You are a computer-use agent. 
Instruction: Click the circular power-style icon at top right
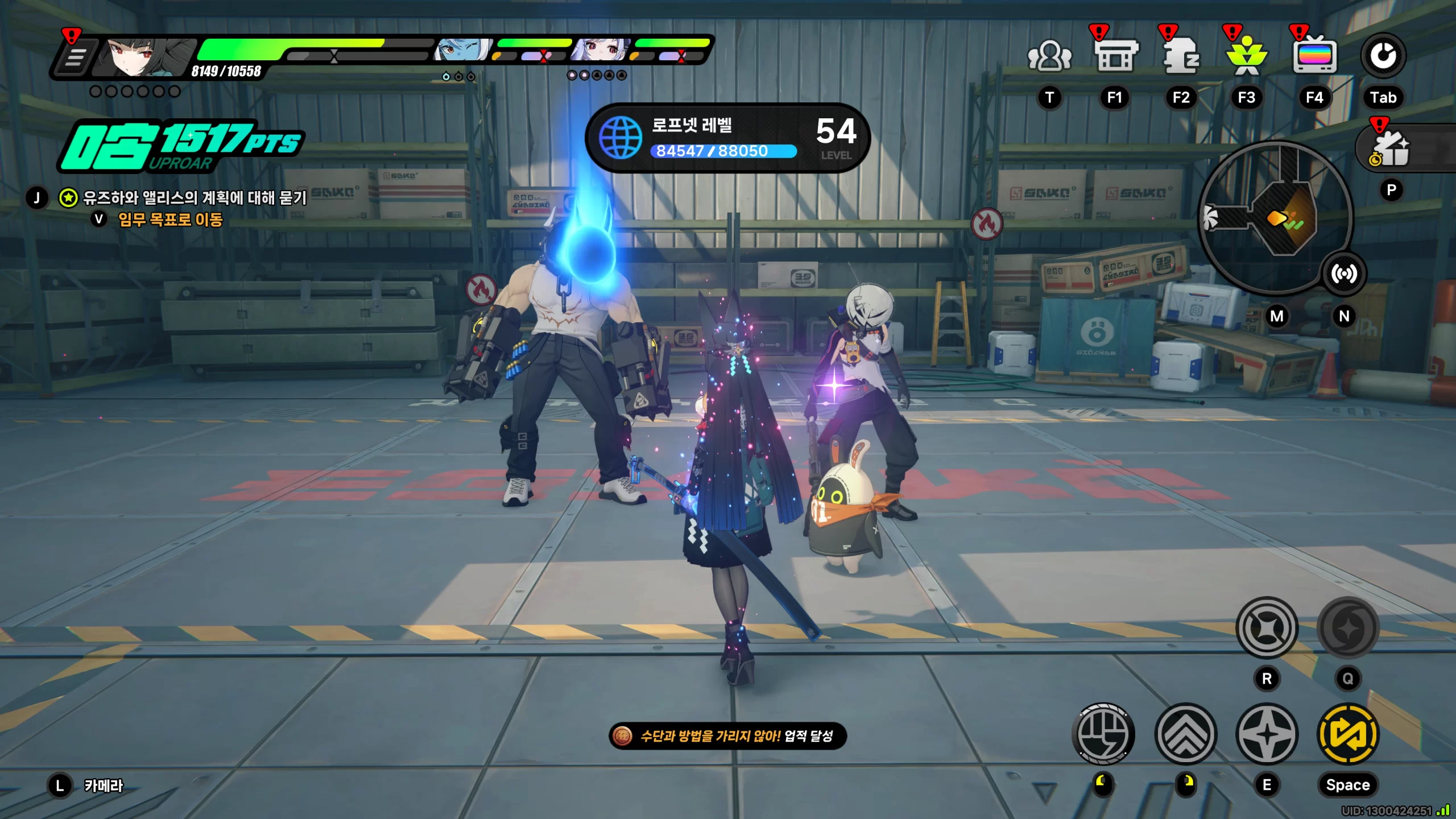pyautogui.click(x=1383, y=56)
